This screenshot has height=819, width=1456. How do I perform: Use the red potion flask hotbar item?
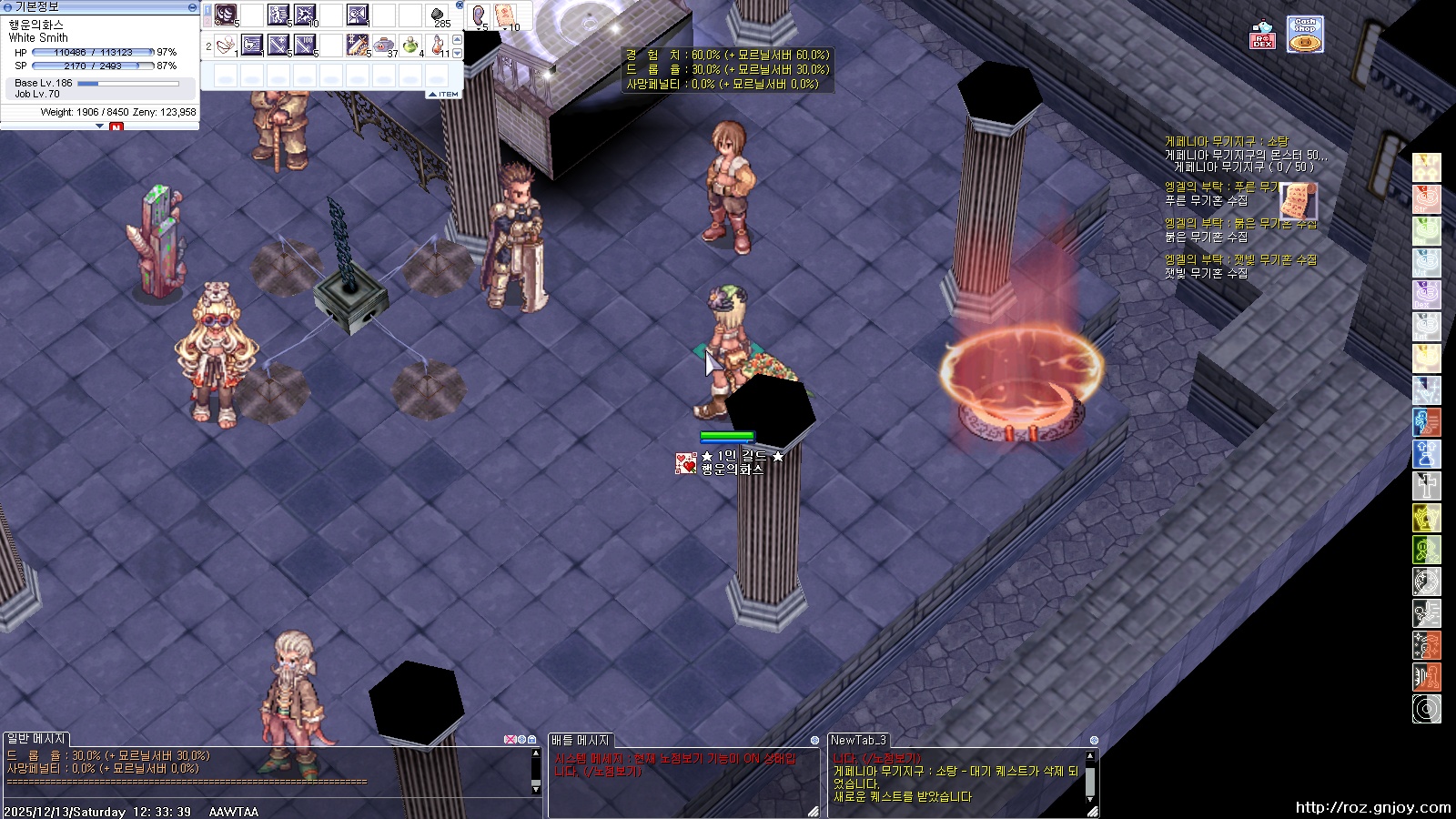pos(438,44)
